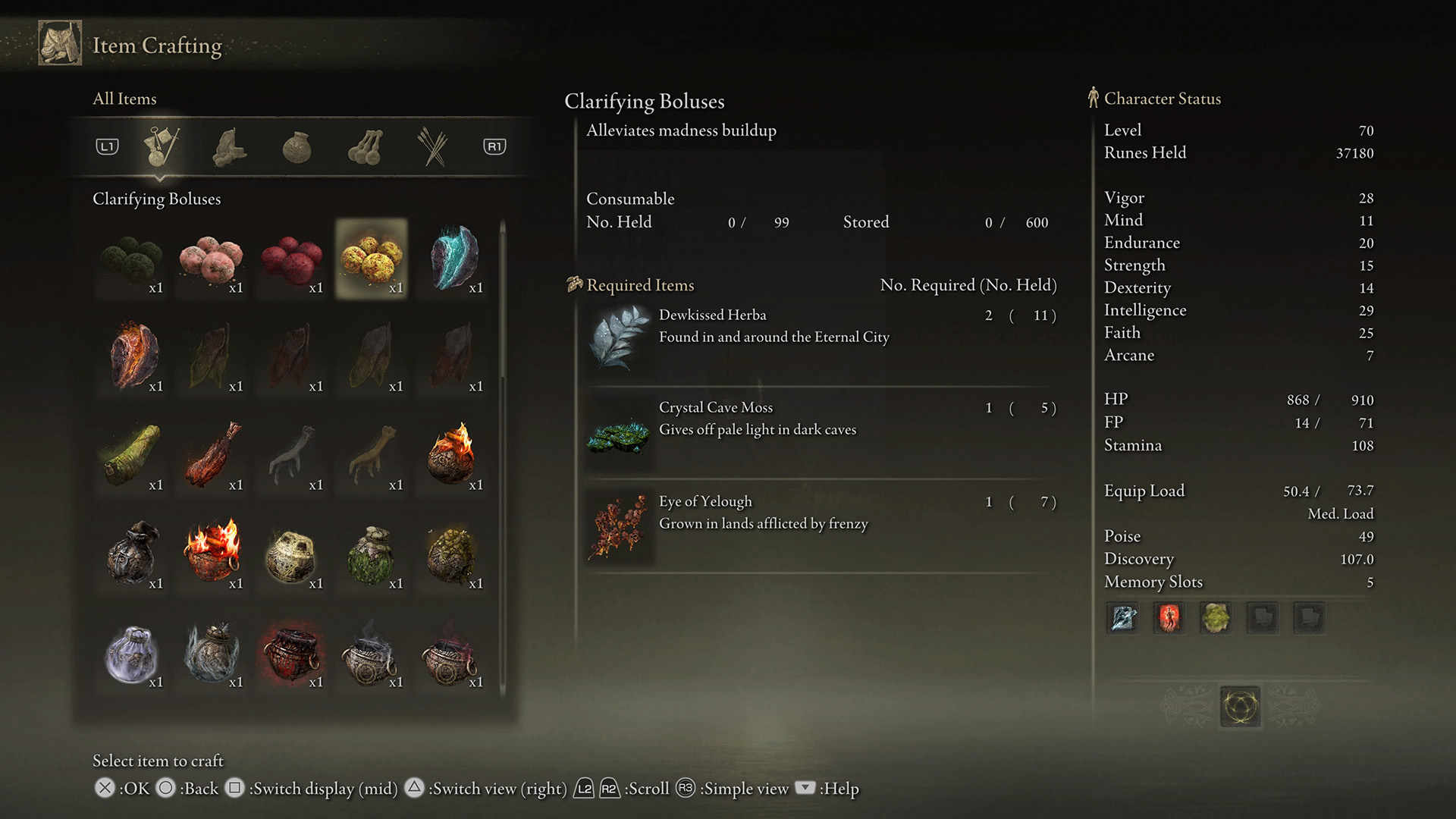
Task: Open the round pot category tab
Action: pos(297,147)
